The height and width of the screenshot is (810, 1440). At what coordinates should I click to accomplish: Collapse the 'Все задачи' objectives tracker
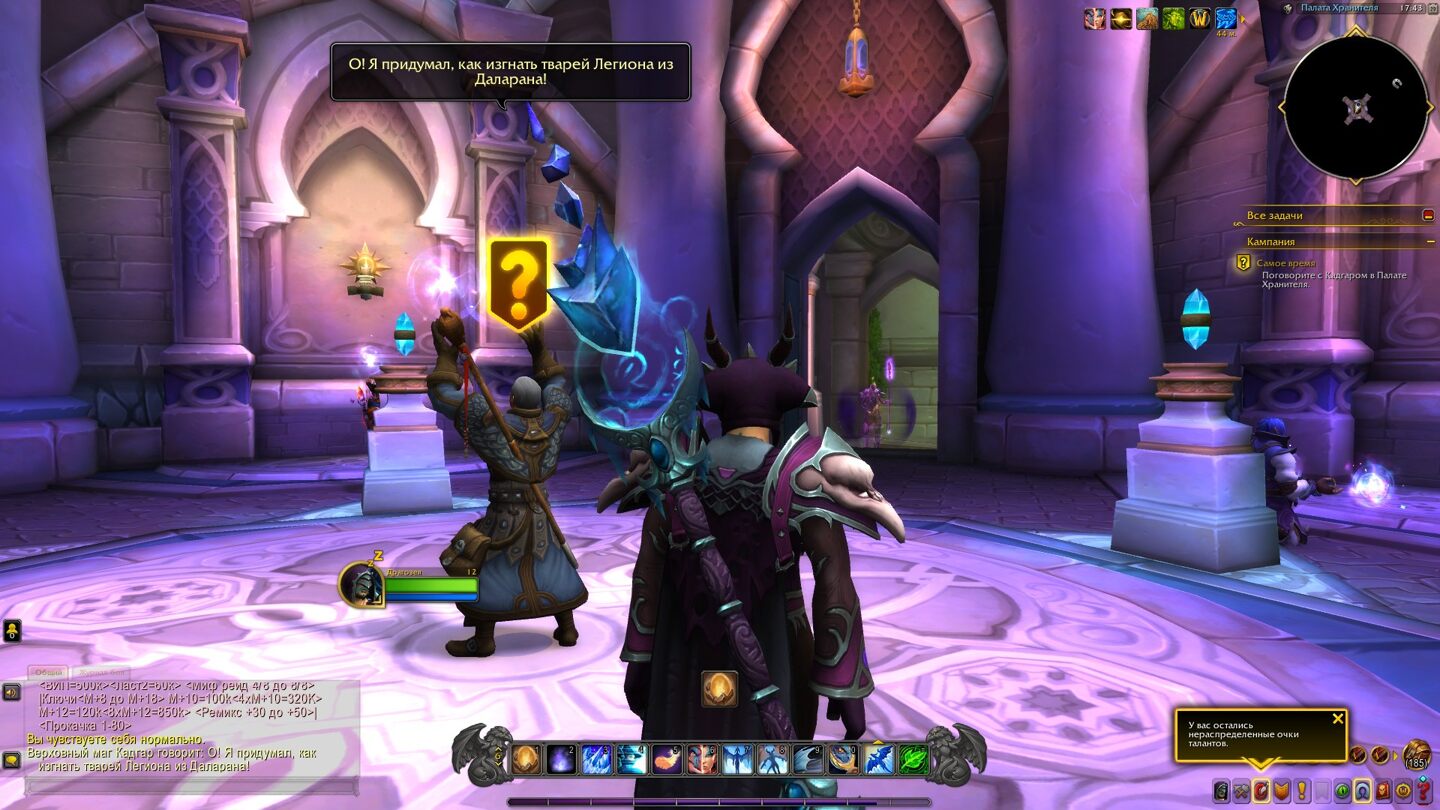click(1428, 215)
